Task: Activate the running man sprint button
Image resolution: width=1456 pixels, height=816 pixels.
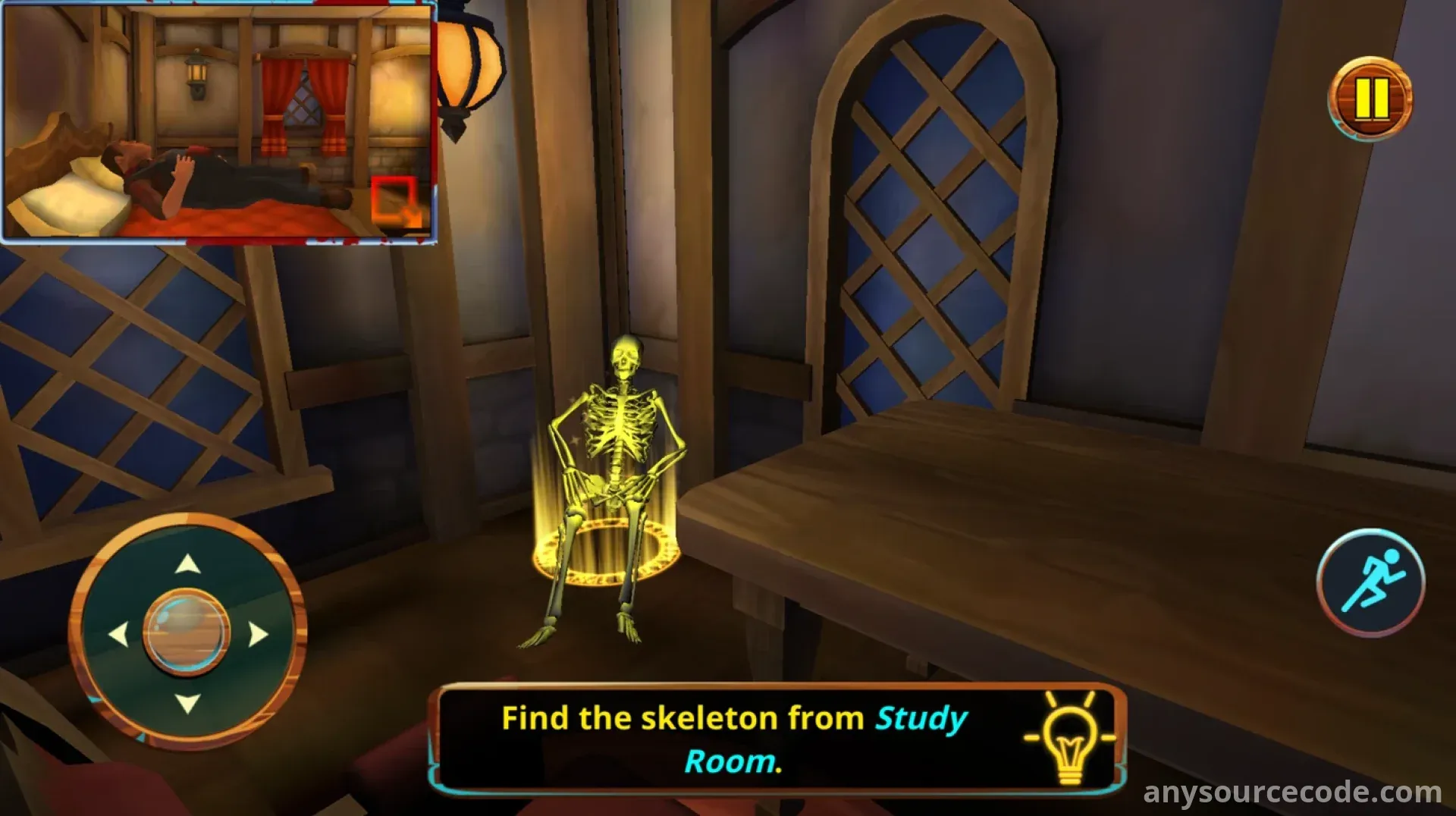Action: 1370,582
